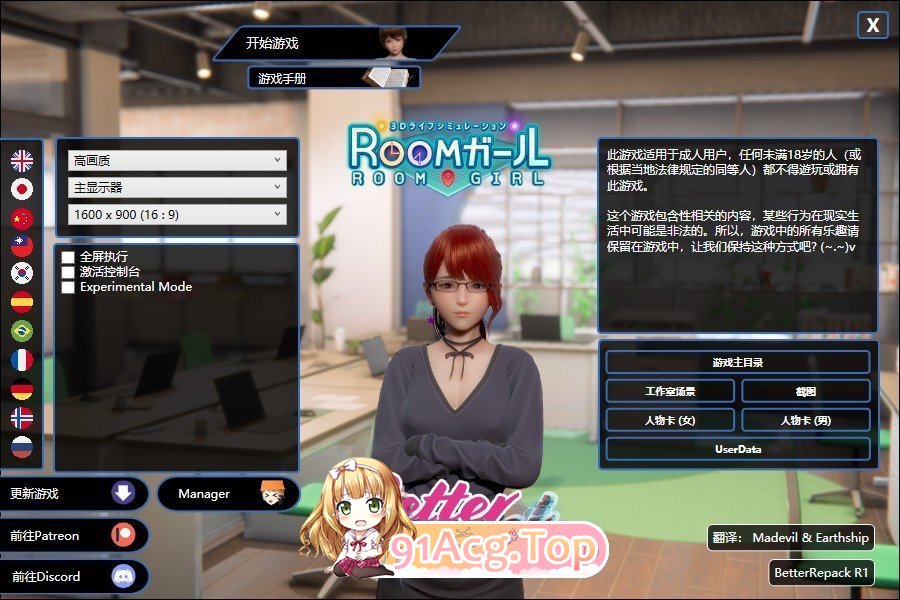The image size is (900, 600).
Task: Open the 游戏主目录 game folder
Action: (737, 362)
